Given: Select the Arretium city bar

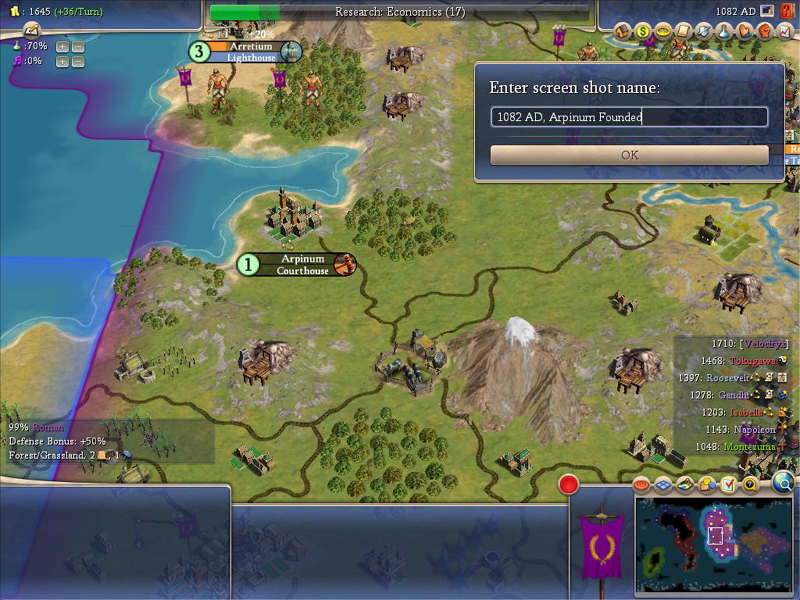Looking at the screenshot, I should point(250,51).
